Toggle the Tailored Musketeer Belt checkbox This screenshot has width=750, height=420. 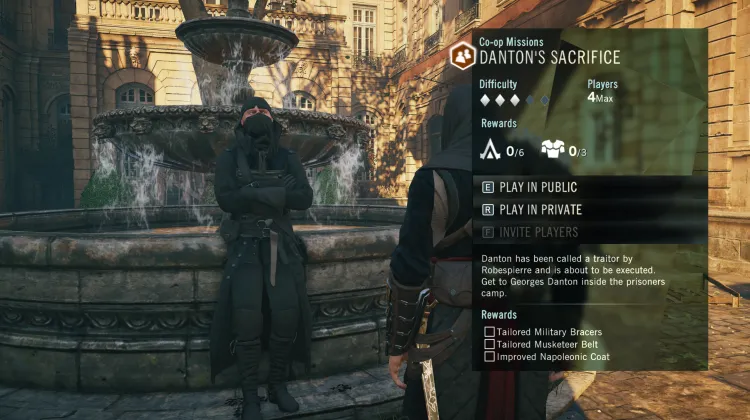tap(489, 344)
